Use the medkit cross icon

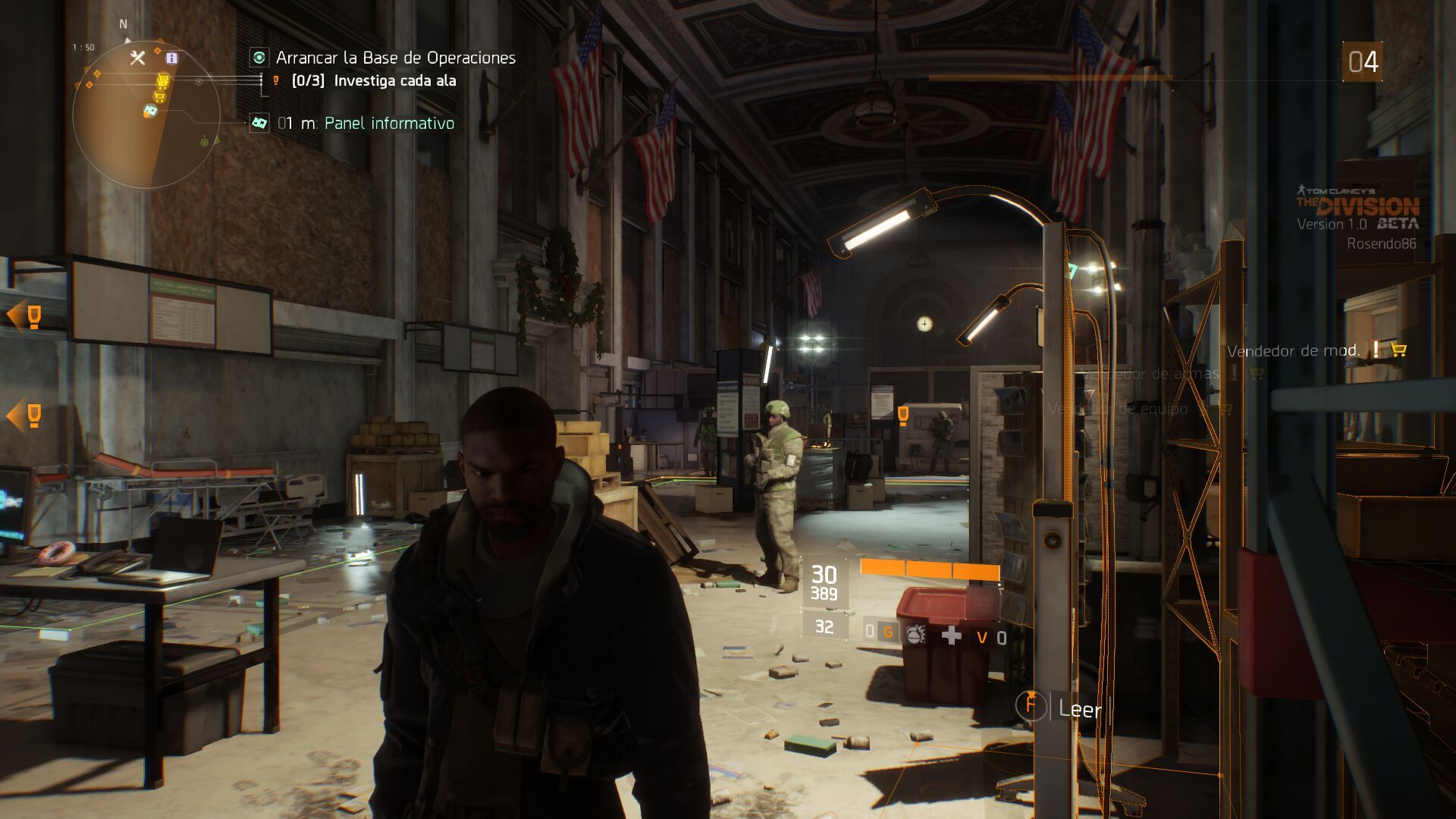[x=951, y=635]
